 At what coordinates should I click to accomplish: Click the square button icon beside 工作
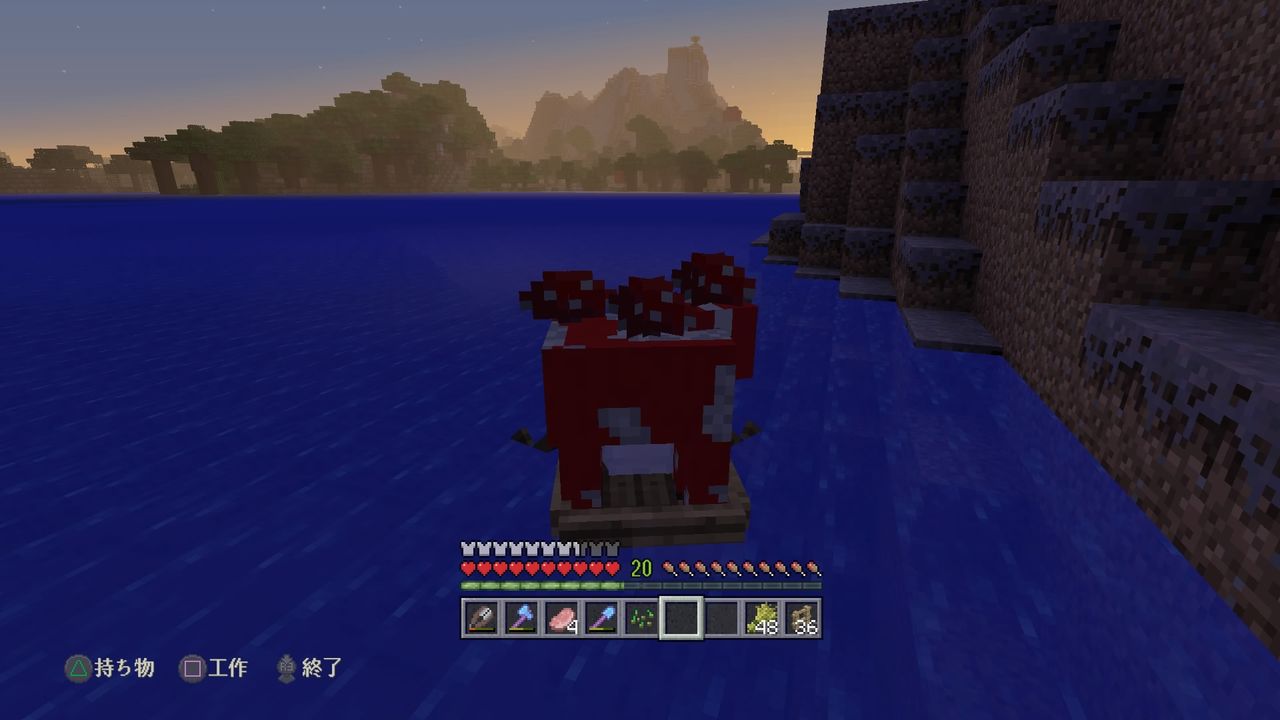[x=194, y=669]
